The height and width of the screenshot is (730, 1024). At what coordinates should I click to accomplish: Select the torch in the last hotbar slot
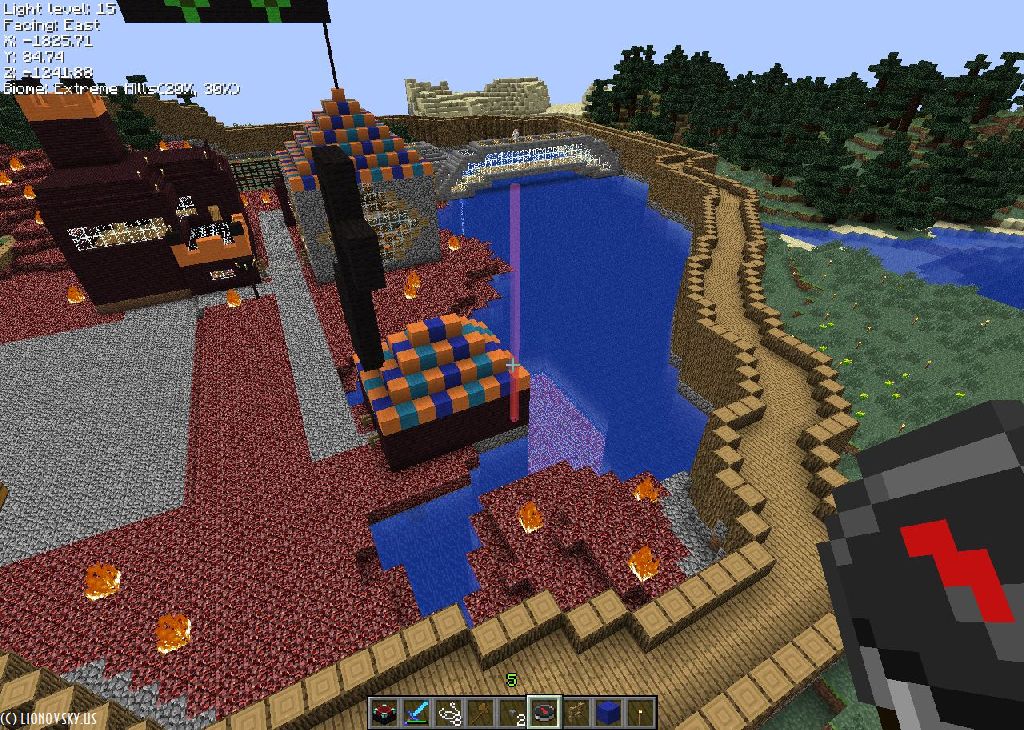coord(640,713)
